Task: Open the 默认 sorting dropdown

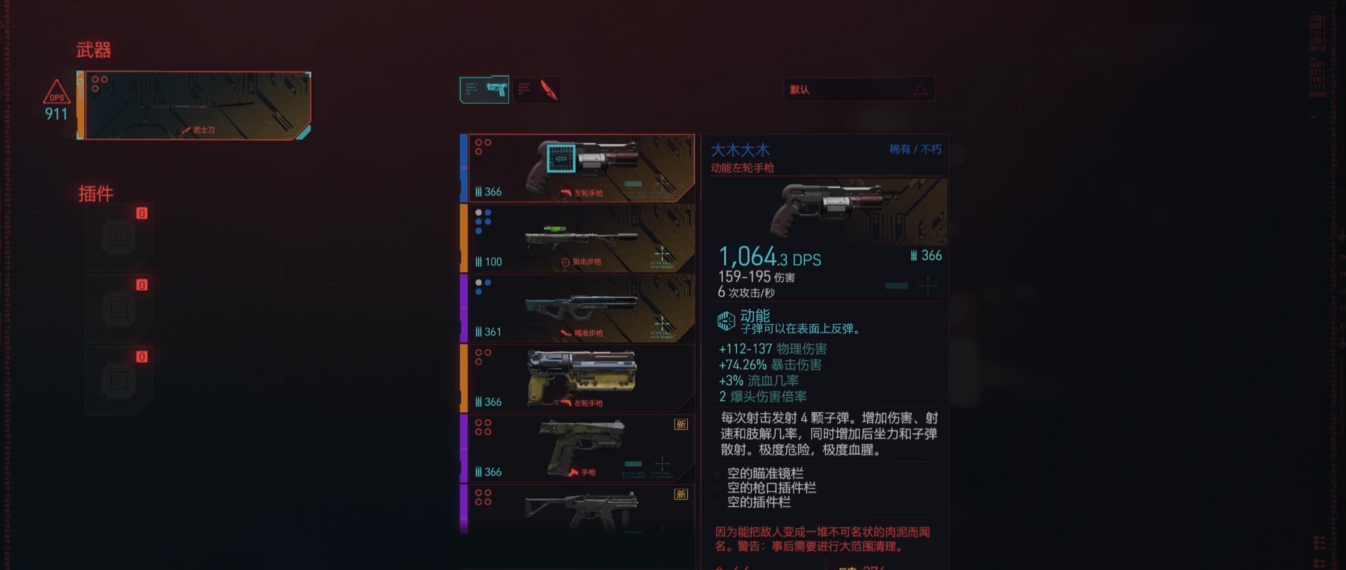Action: click(x=859, y=89)
